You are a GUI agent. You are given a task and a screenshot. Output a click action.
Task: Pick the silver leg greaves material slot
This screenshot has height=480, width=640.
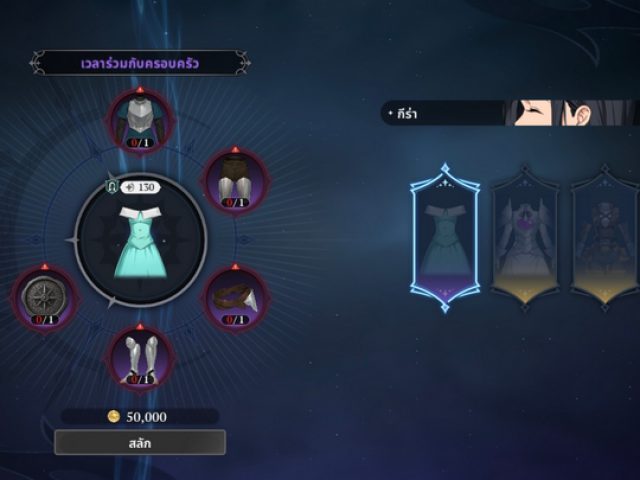click(x=141, y=358)
